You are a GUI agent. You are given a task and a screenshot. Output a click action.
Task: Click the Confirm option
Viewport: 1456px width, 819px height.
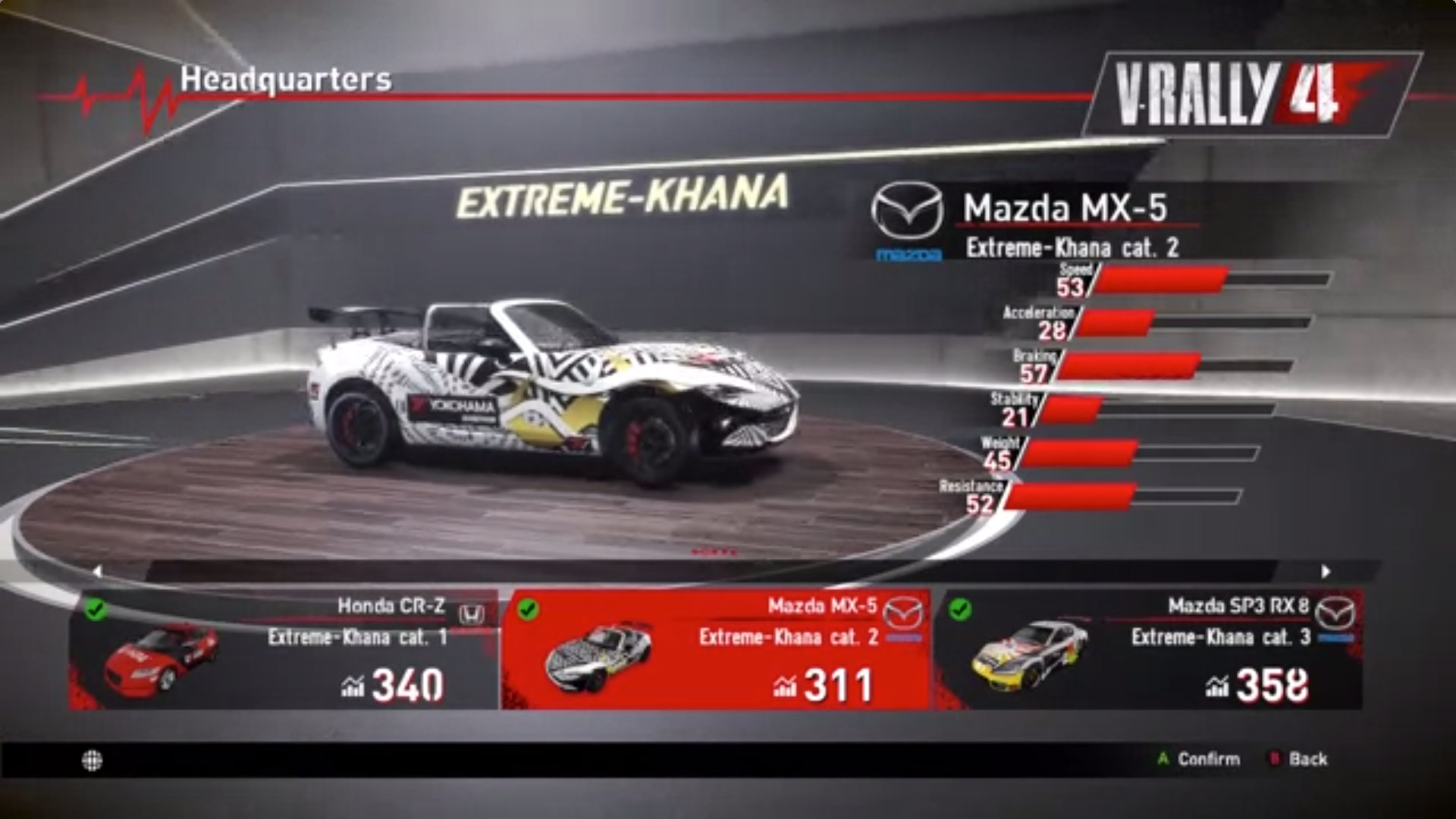coord(1199,759)
